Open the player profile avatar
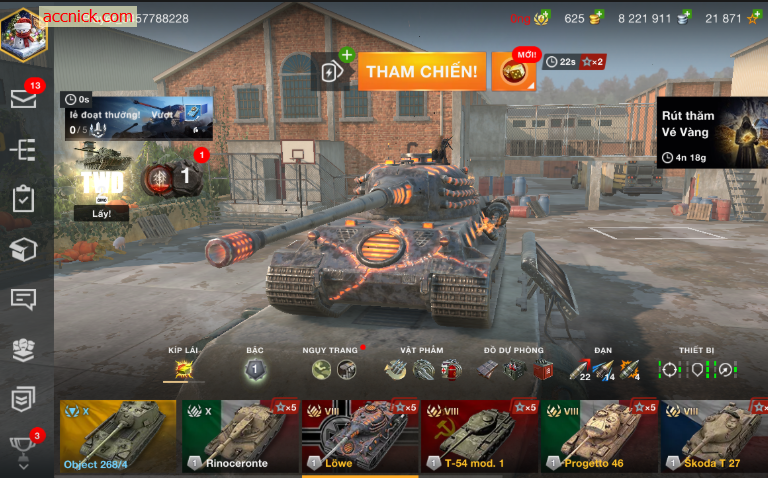This screenshot has height=478, width=768. click(x=24, y=31)
